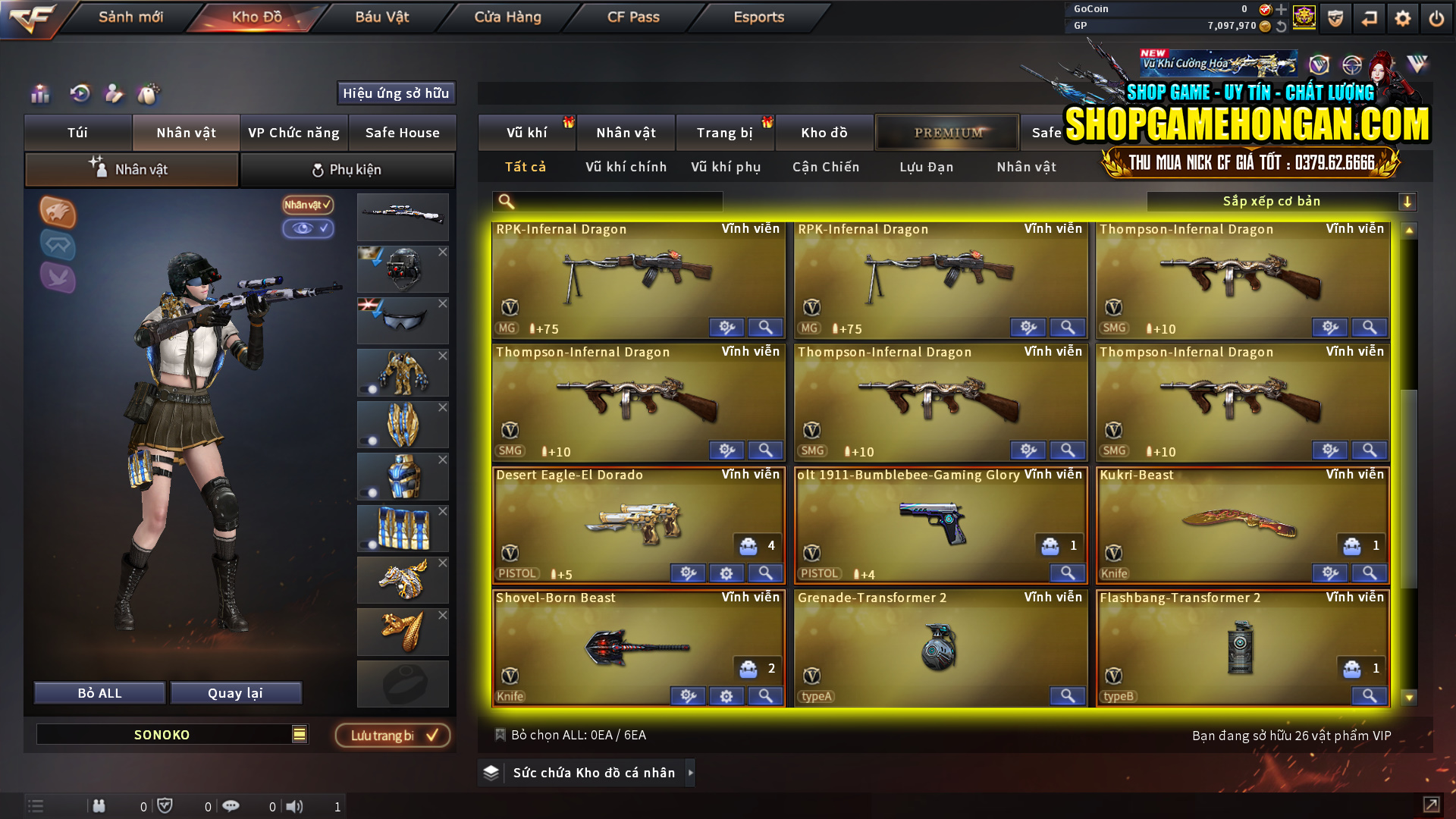
Task: Open the SONOKO loadout name list
Action: click(300, 734)
